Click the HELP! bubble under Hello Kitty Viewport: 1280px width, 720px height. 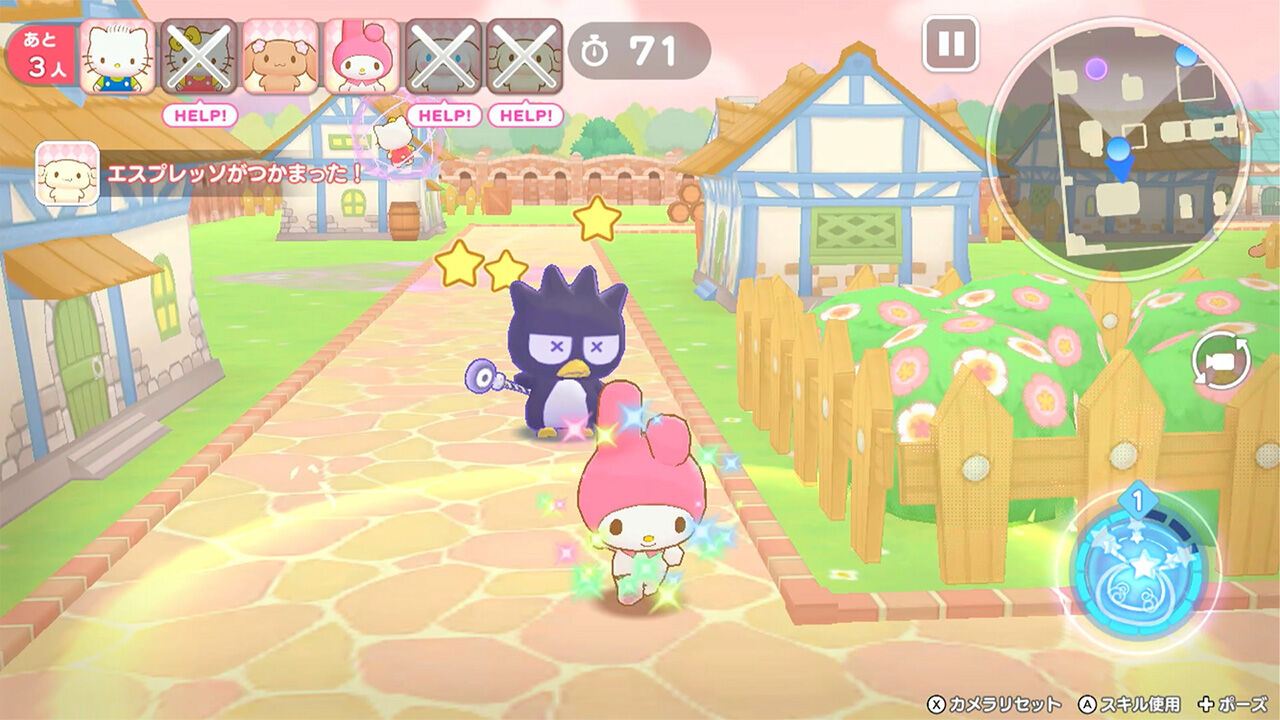click(x=200, y=116)
